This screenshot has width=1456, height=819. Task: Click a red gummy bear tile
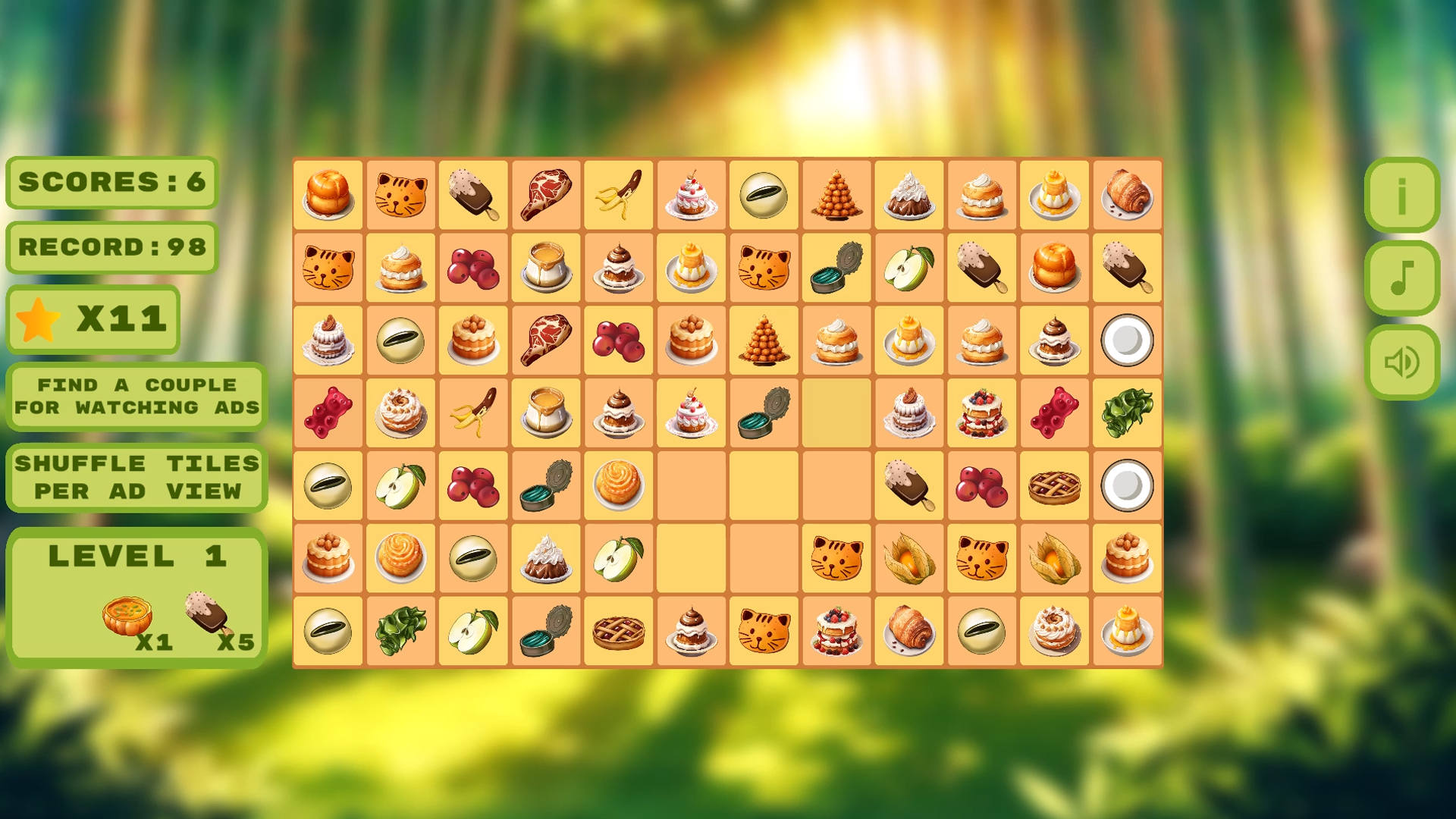(328, 413)
